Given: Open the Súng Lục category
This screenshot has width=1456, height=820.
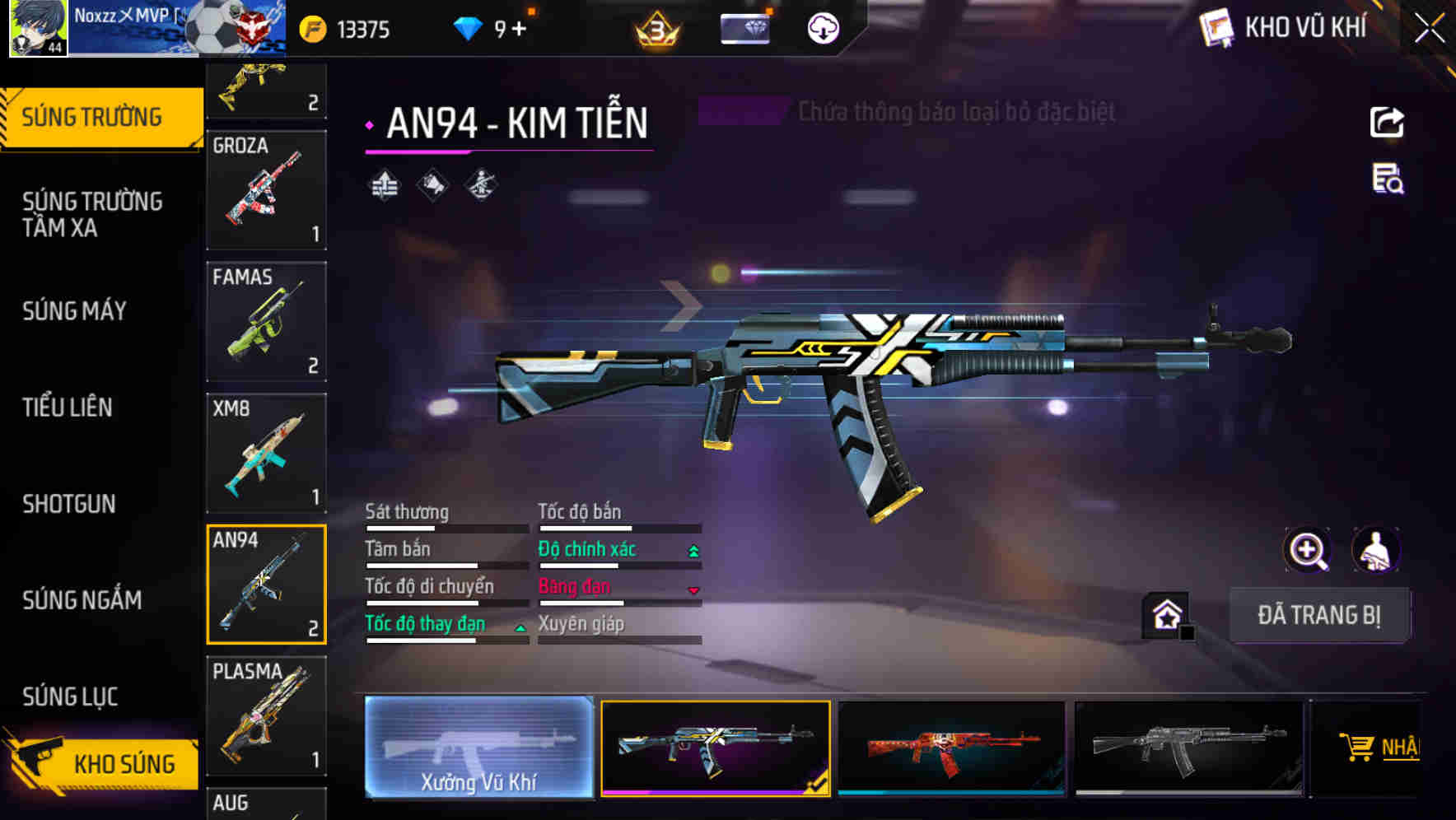Looking at the screenshot, I should click(x=70, y=697).
